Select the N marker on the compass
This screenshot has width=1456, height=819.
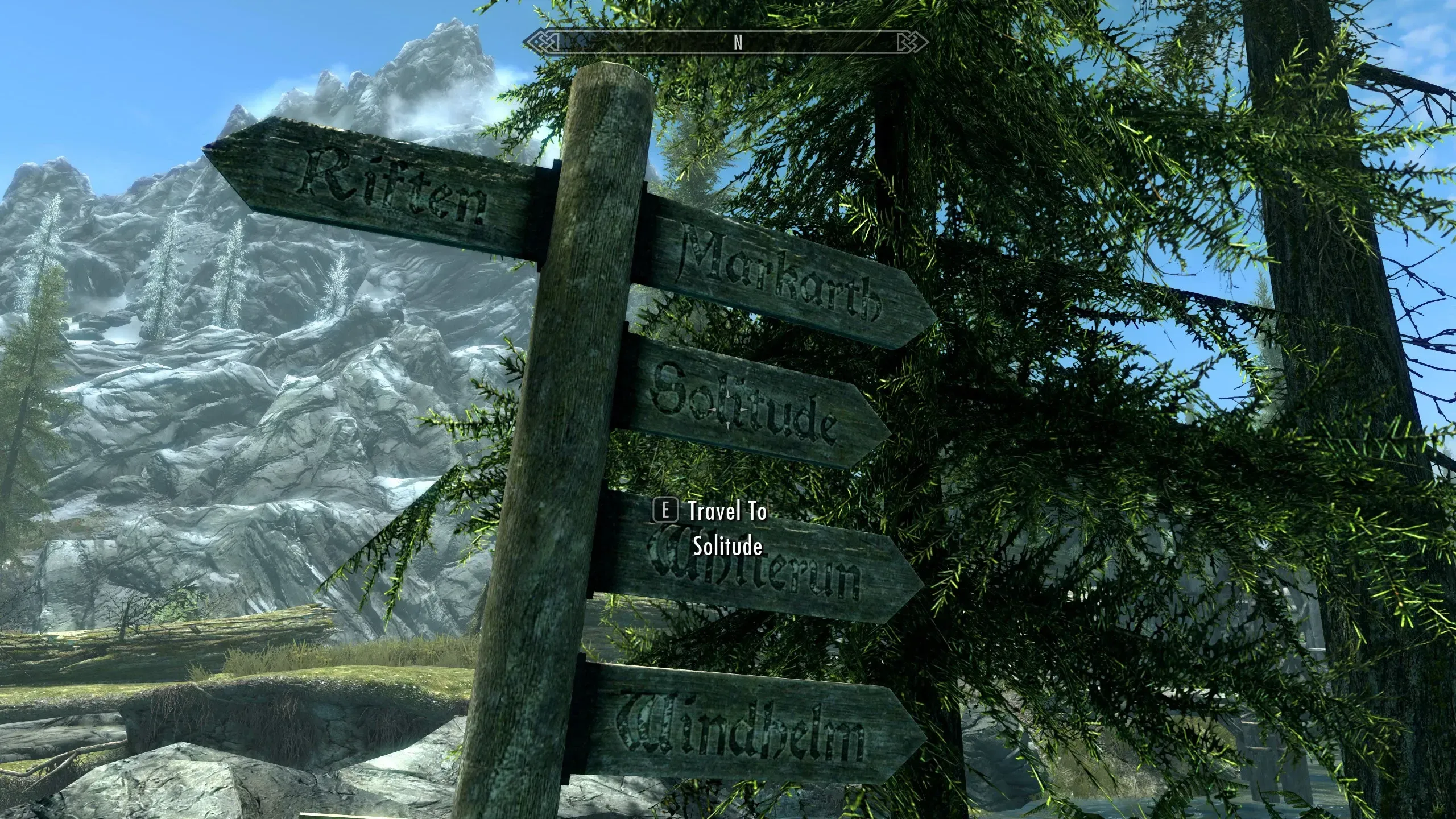738,41
